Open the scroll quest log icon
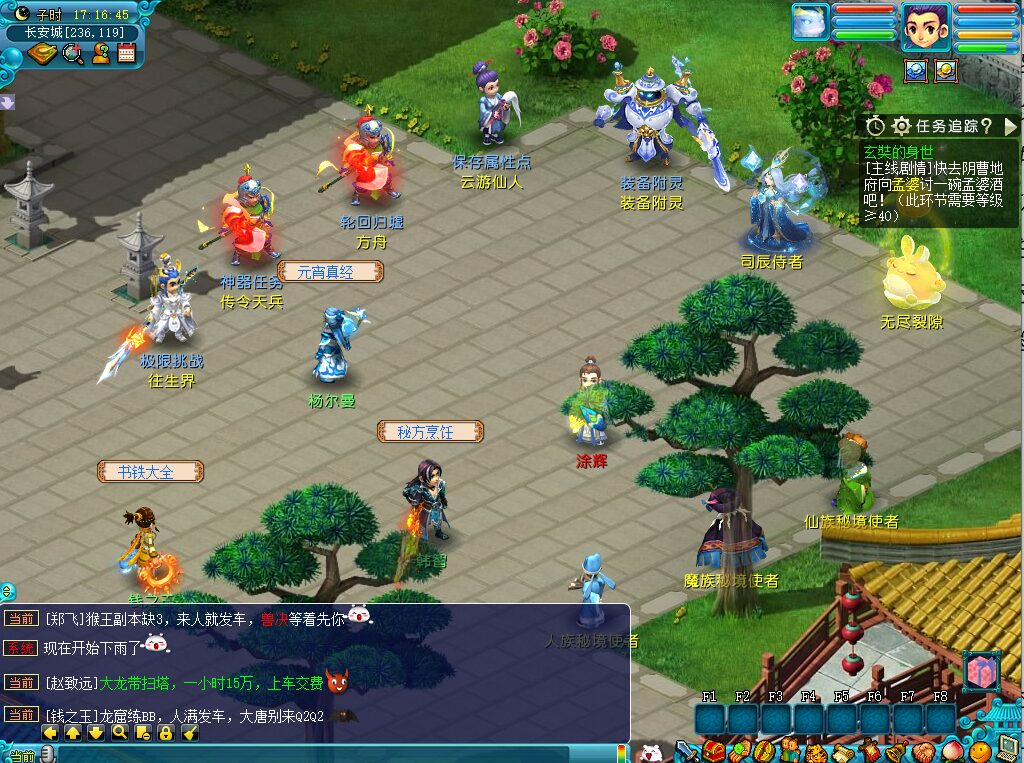This screenshot has width=1024, height=763. (x=842, y=750)
